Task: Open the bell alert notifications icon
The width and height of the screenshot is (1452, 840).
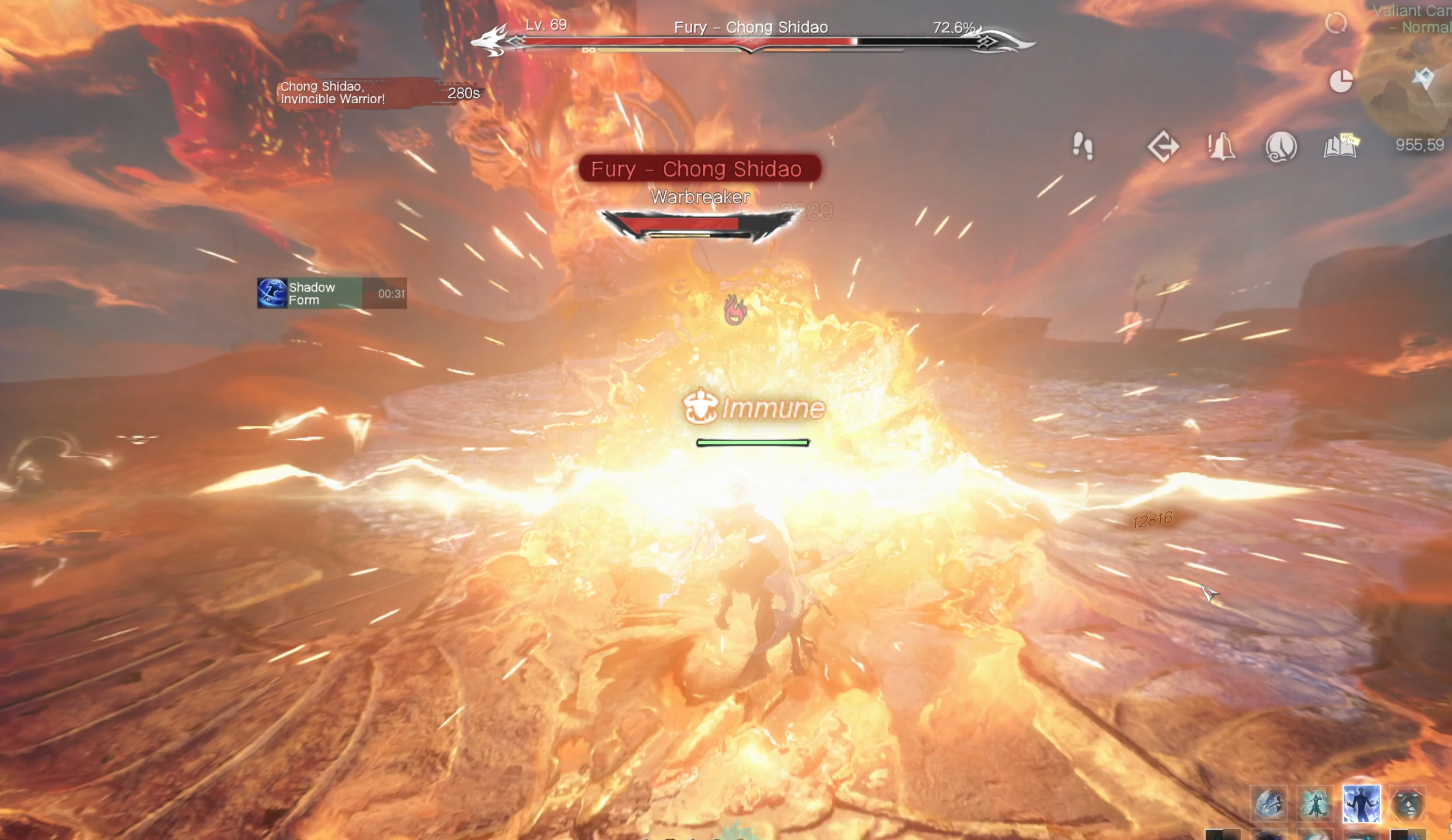Action: 1221,146
